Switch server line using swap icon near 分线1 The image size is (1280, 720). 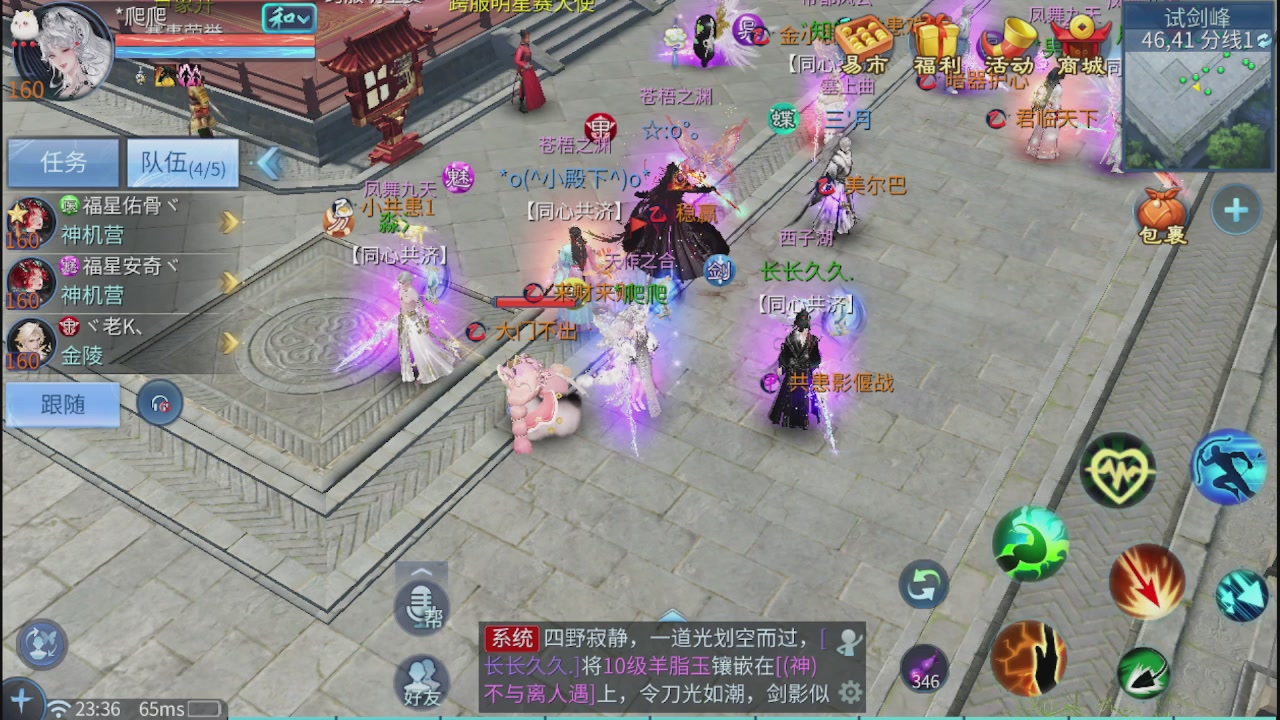1264,42
